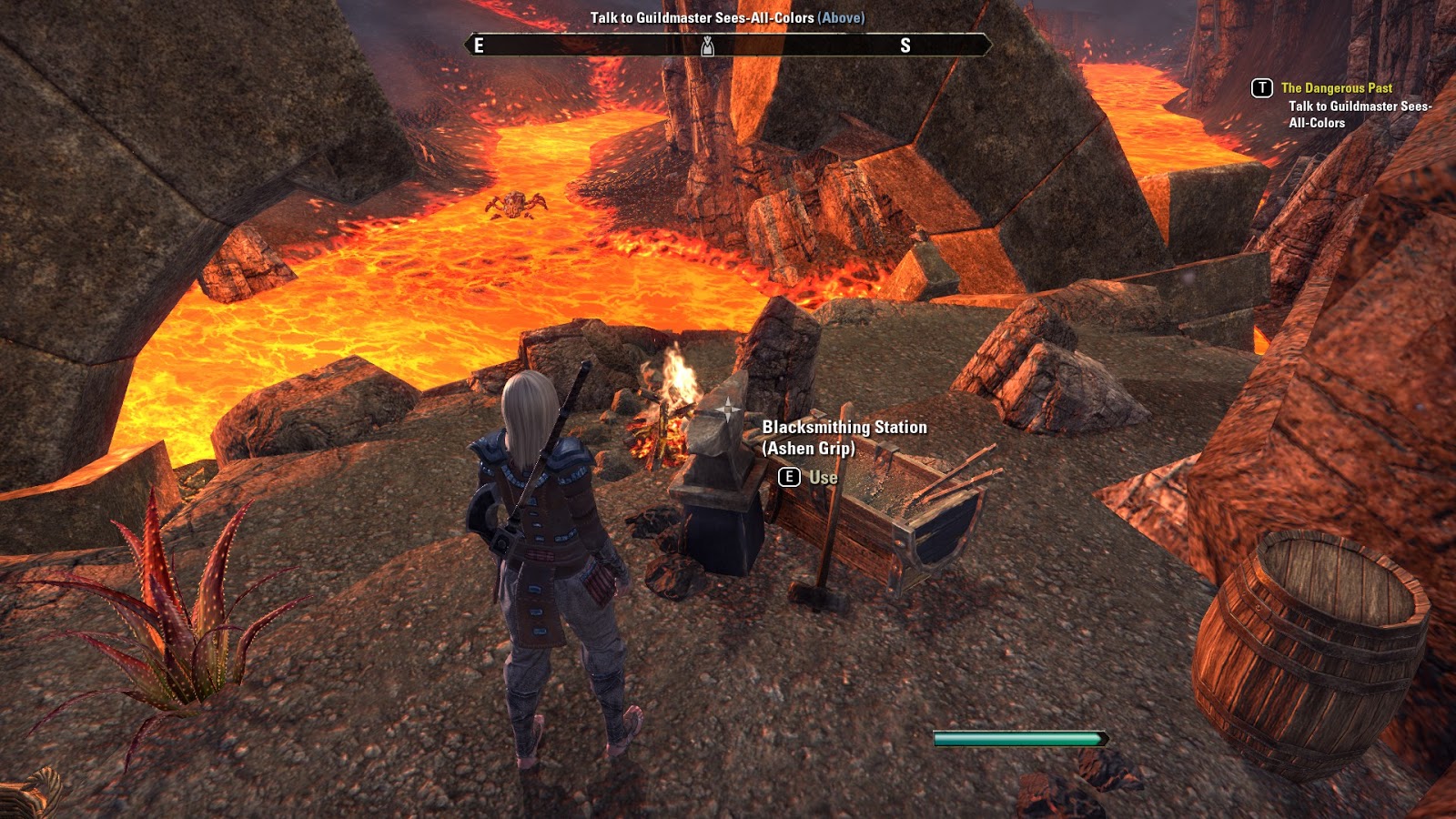This screenshot has width=1456, height=819.
Task: Click the quest marker pin on the compass
Action: click(707, 45)
